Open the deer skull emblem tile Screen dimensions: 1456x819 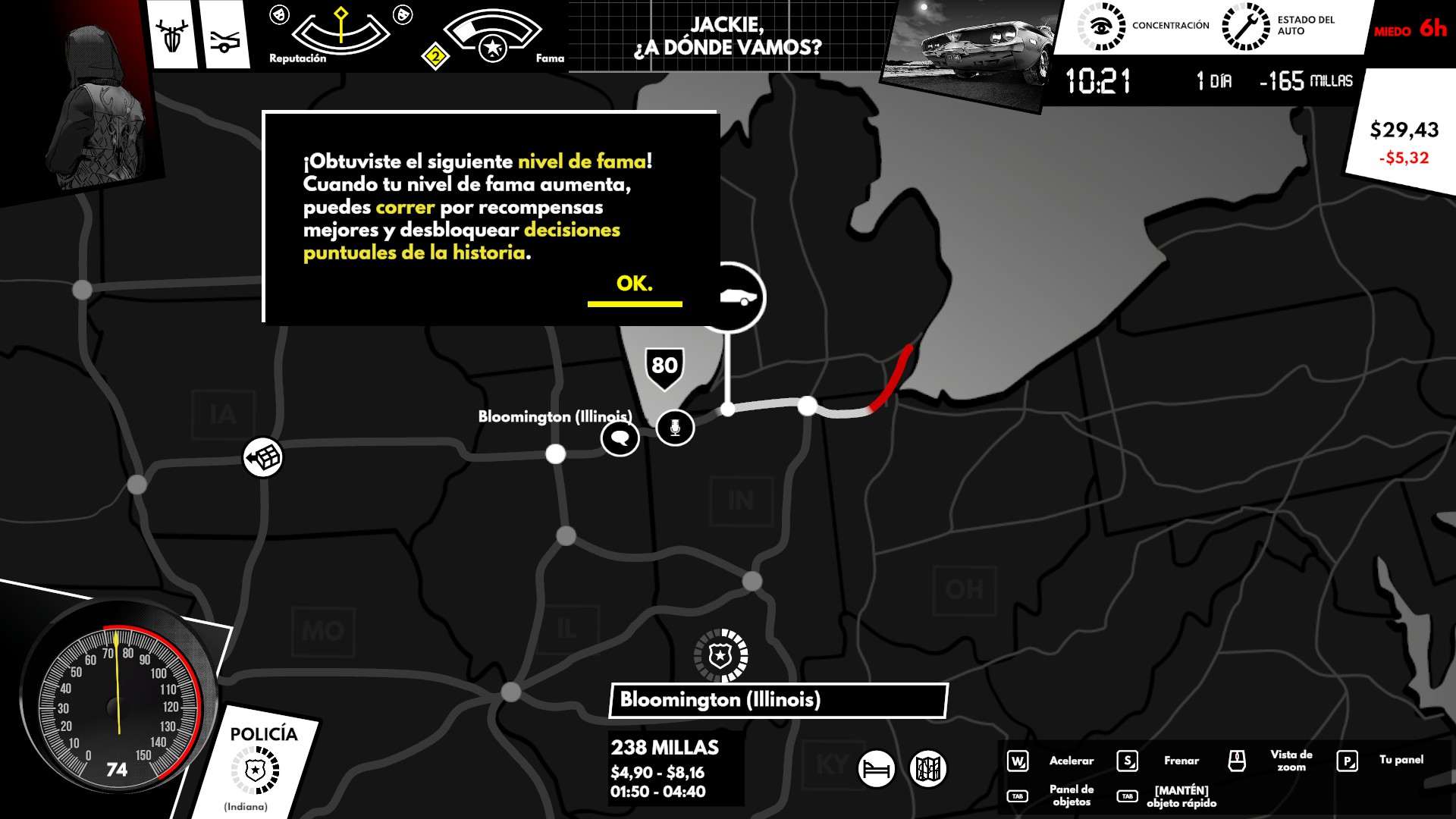[x=172, y=36]
